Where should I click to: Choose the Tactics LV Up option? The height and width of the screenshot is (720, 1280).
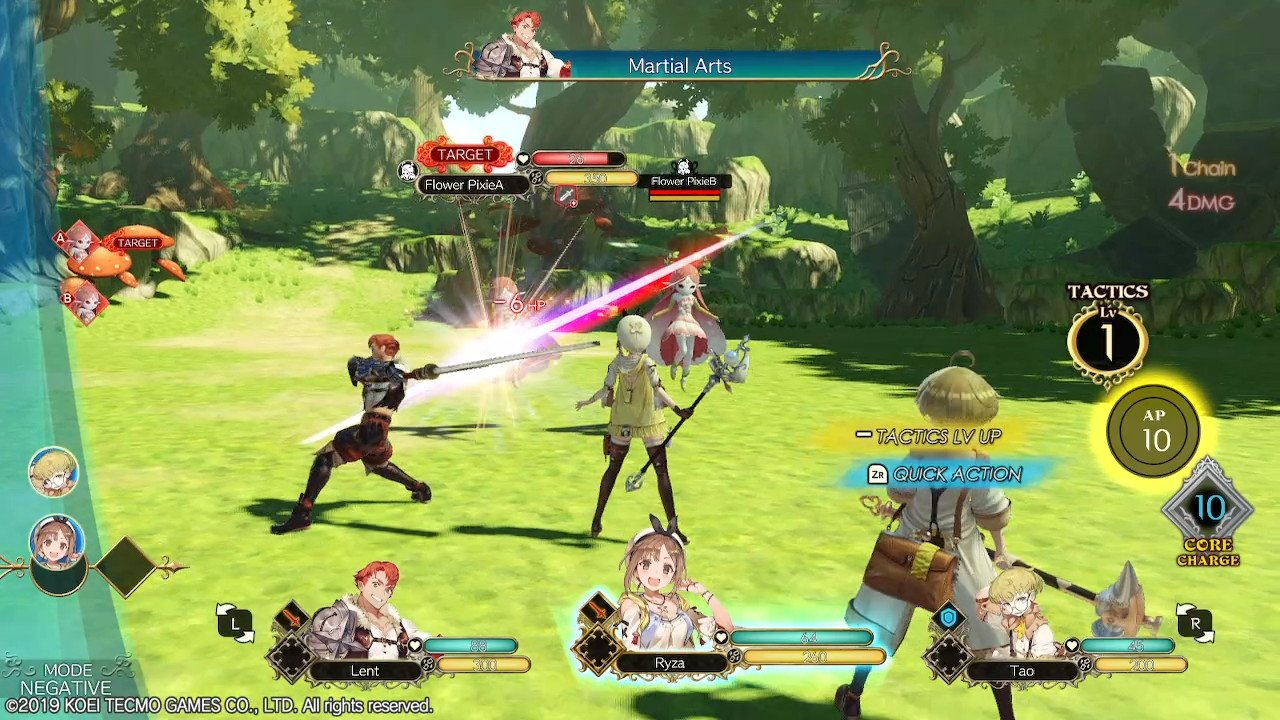928,436
